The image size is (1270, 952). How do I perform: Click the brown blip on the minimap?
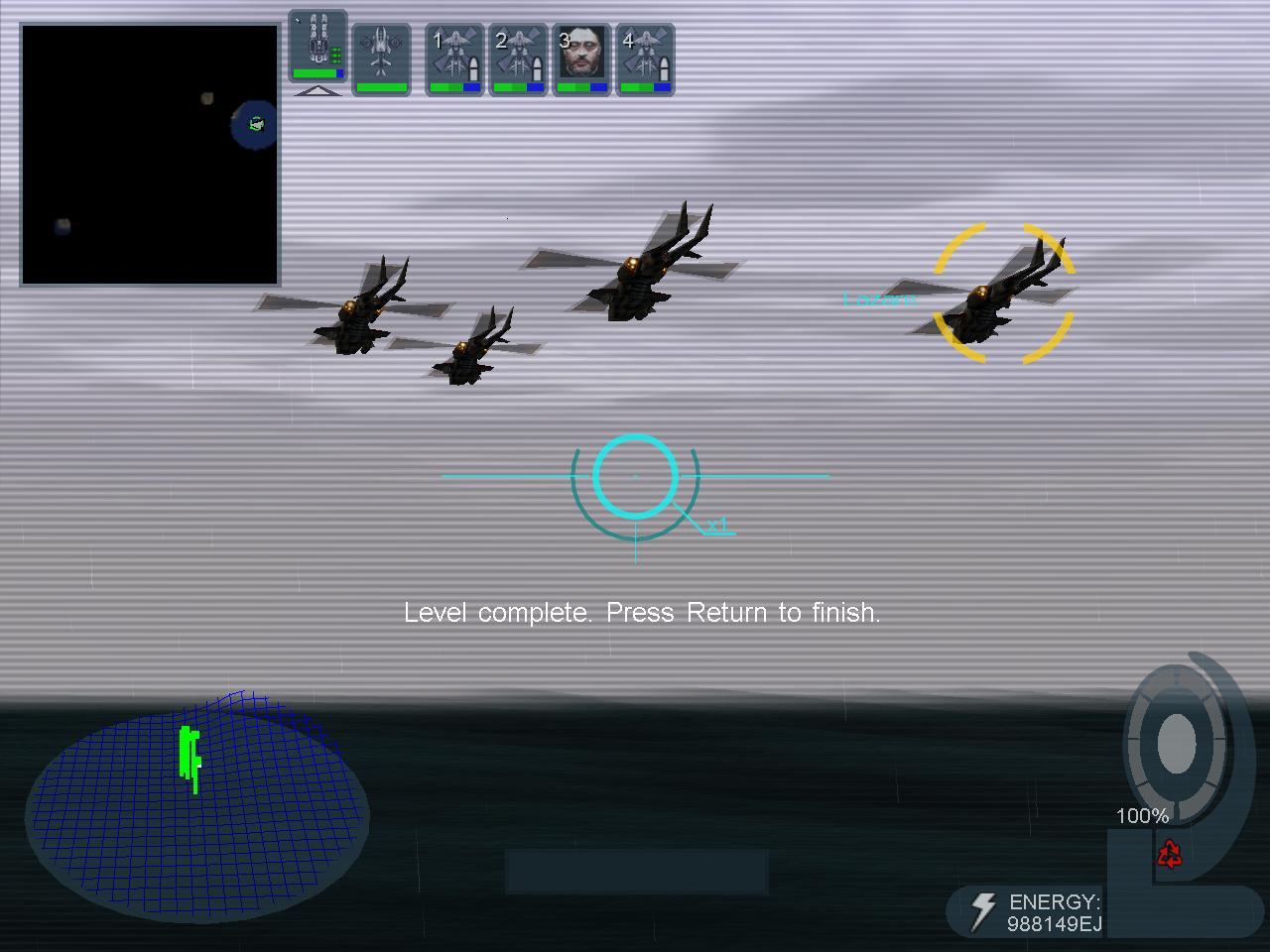[204, 97]
